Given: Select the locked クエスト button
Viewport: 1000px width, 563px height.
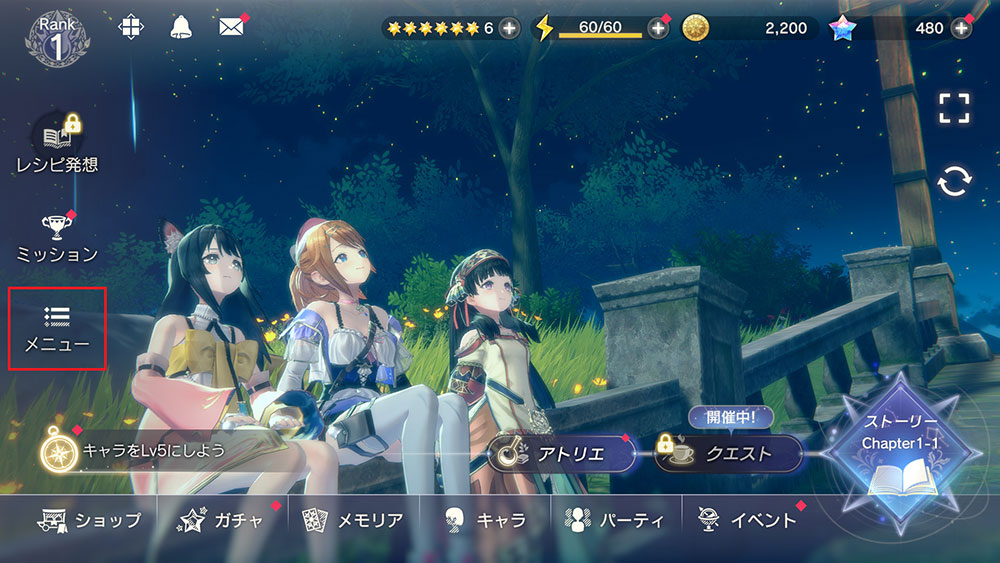Looking at the screenshot, I should pos(728,454).
